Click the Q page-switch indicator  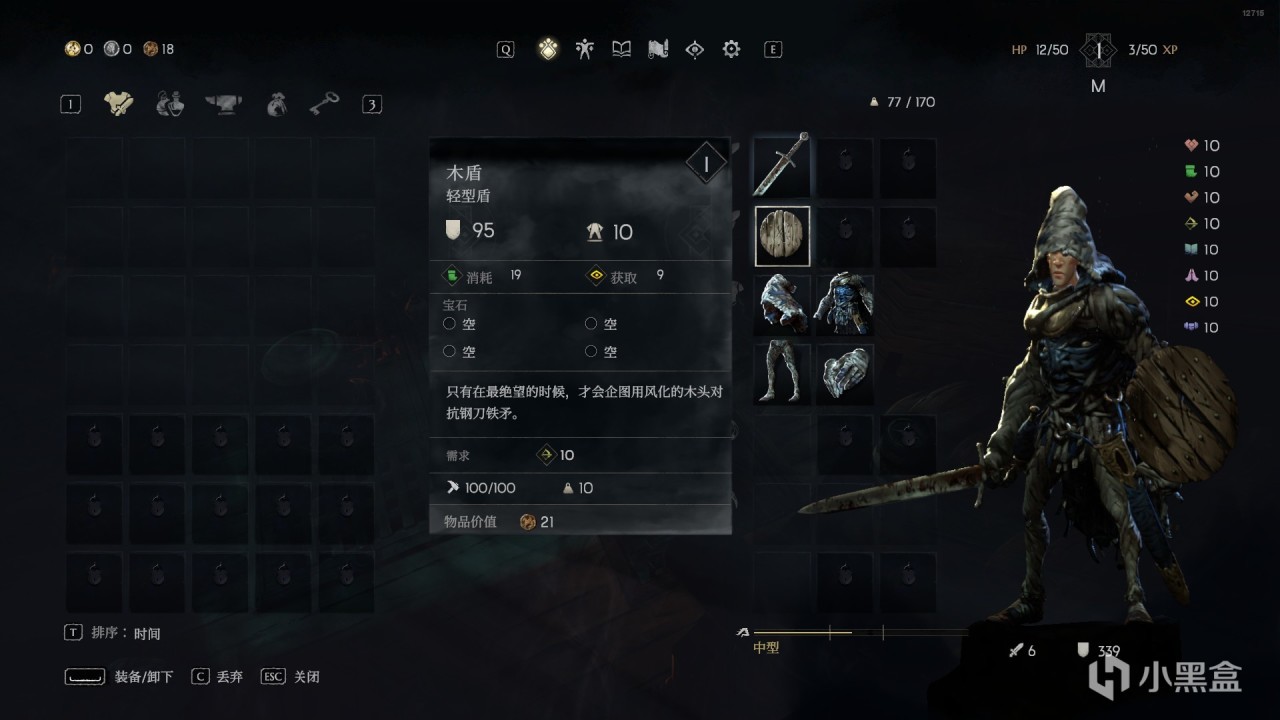pos(505,48)
